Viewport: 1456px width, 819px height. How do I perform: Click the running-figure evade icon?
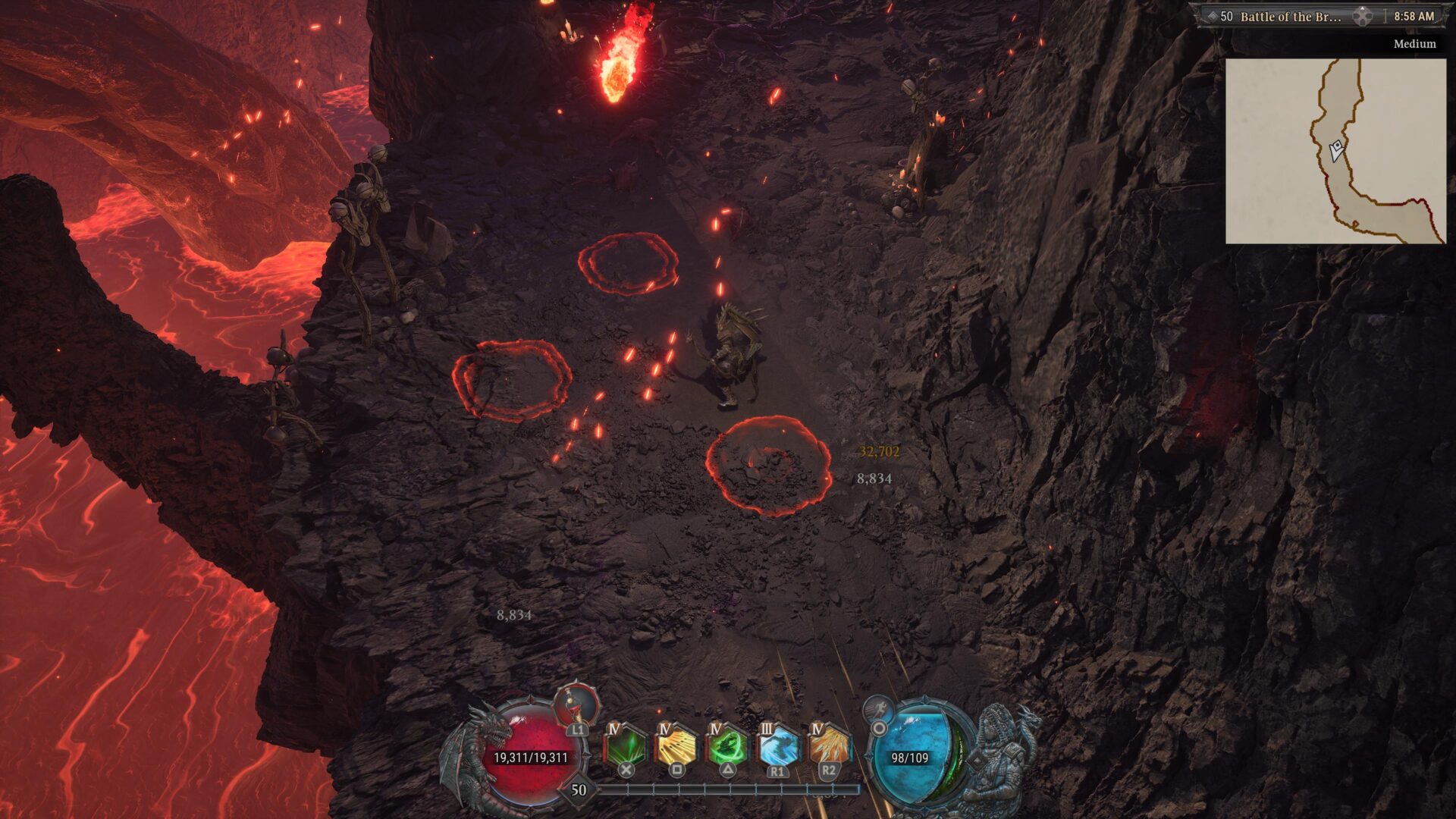(878, 710)
